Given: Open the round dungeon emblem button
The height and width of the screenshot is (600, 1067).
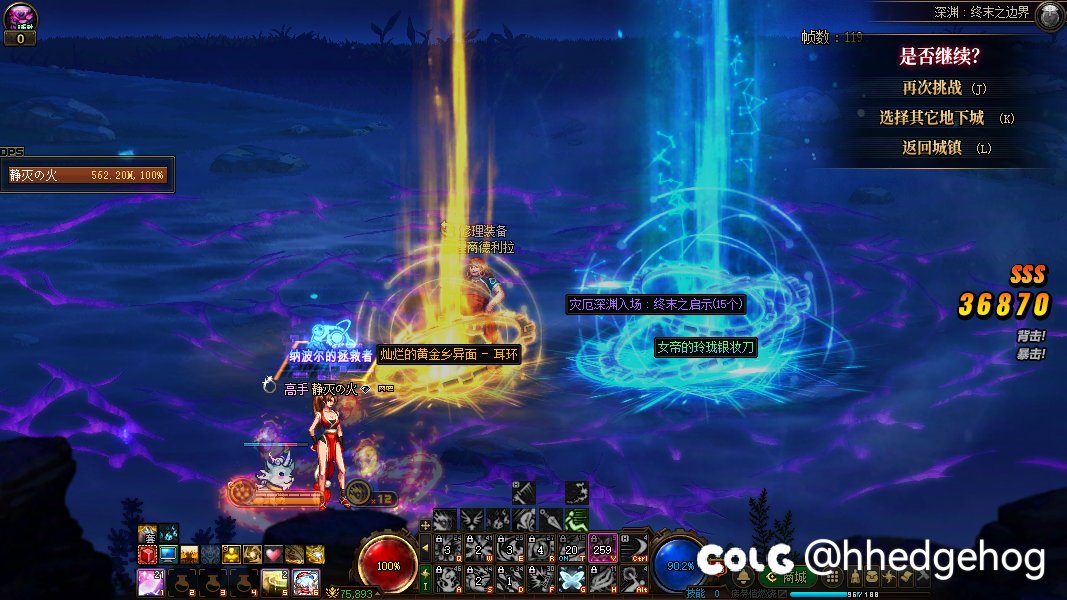Looking at the screenshot, I should pos(1049,15).
